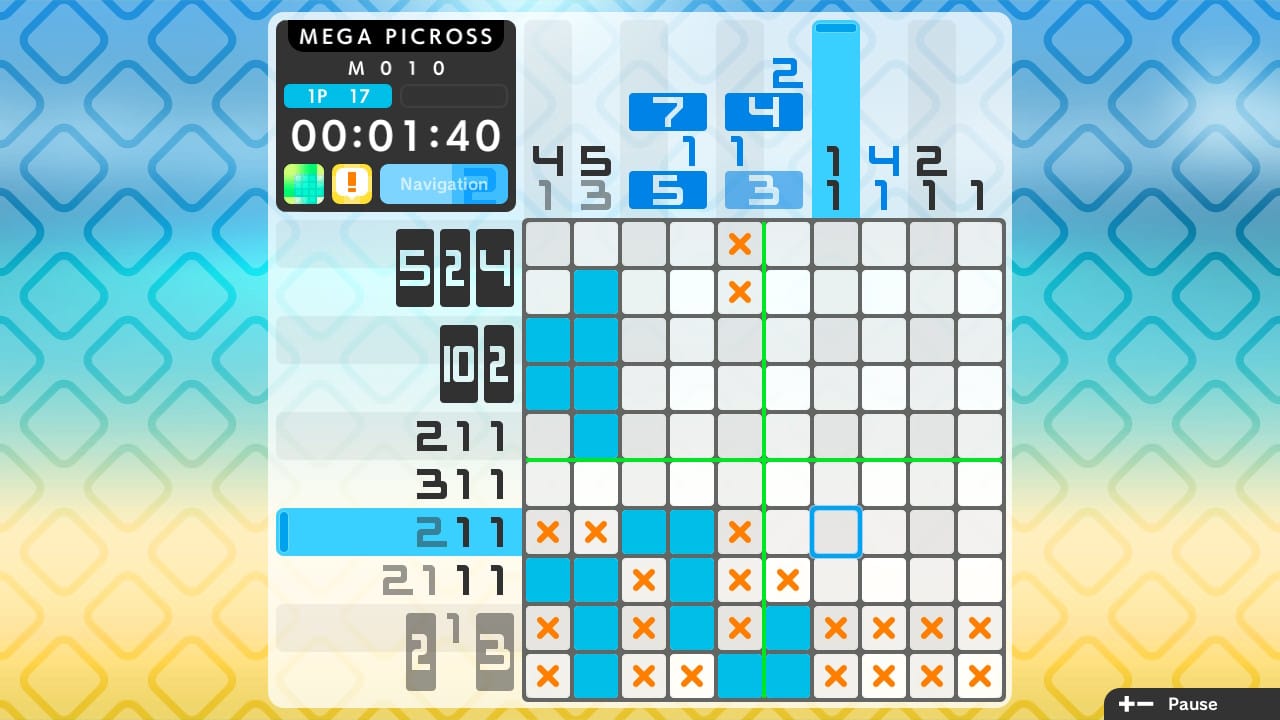1280x720 pixels.
Task: Select the cursor-highlighted grid cell
Action: tap(836, 532)
